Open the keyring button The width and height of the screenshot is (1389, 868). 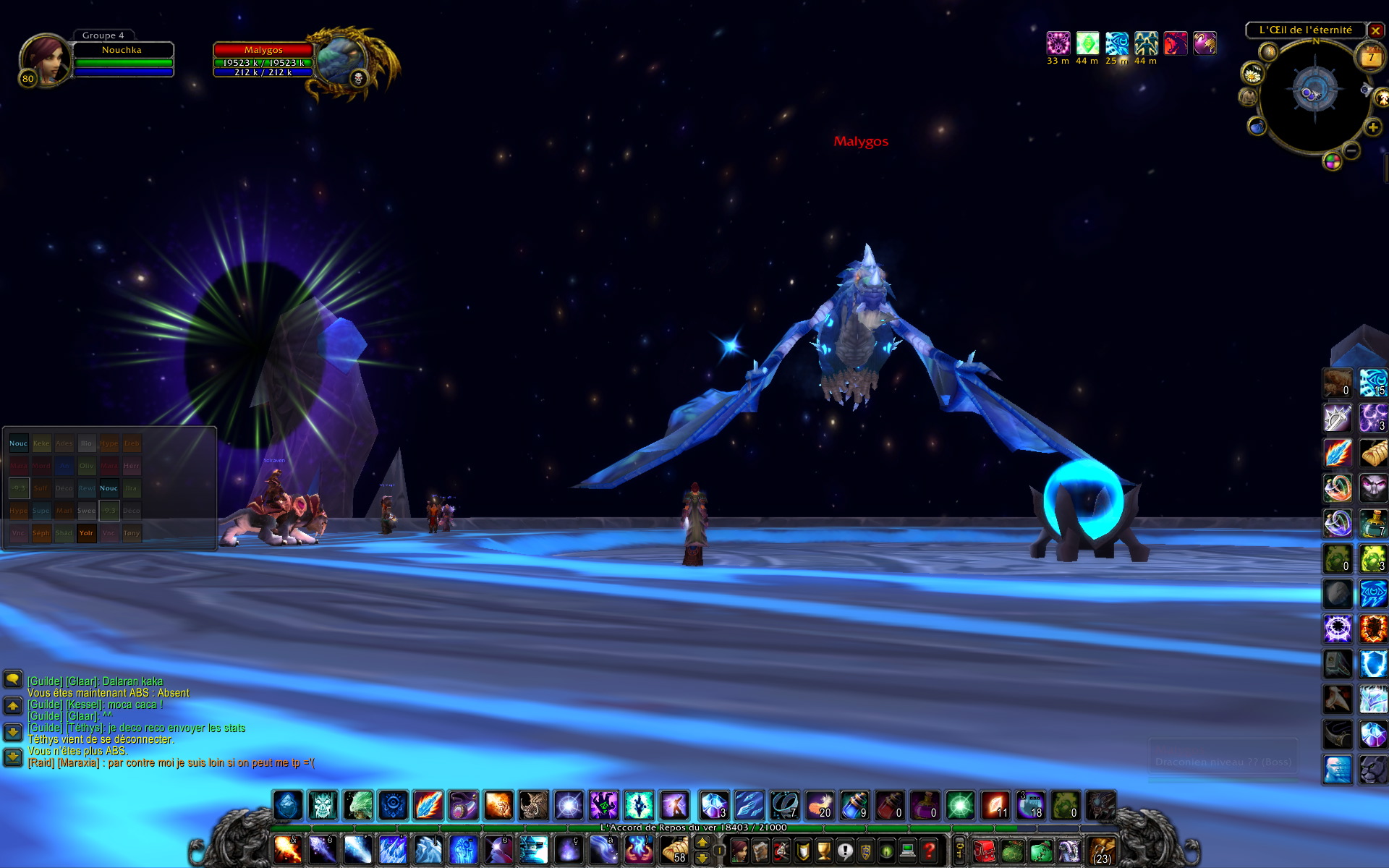coord(959,850)
